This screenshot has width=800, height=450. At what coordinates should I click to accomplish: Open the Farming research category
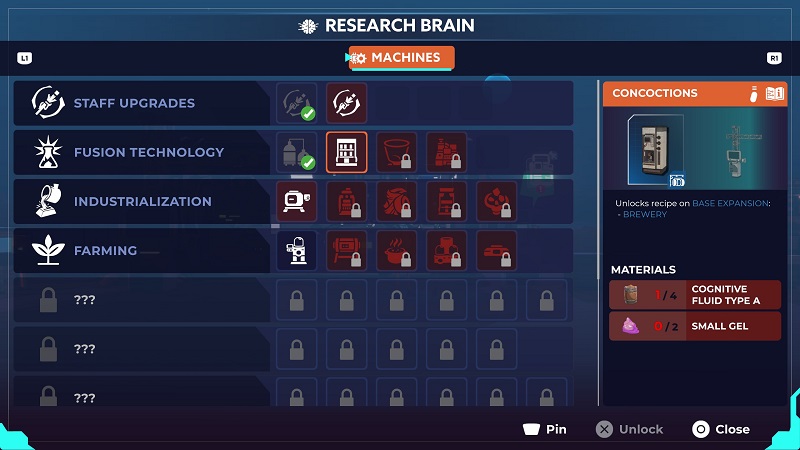[x=104, y=250]
